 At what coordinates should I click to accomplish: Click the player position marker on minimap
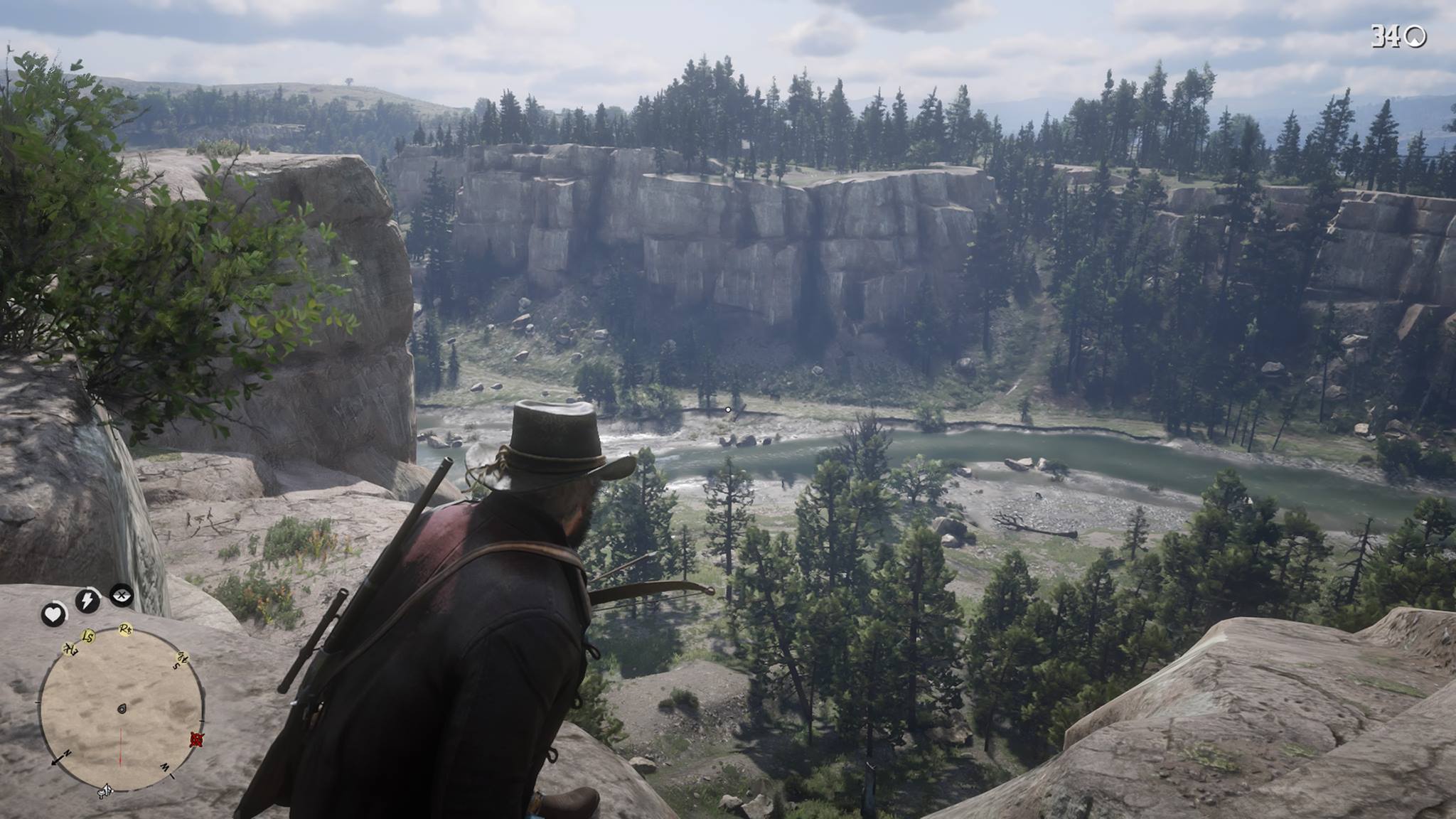click(122, 709)
